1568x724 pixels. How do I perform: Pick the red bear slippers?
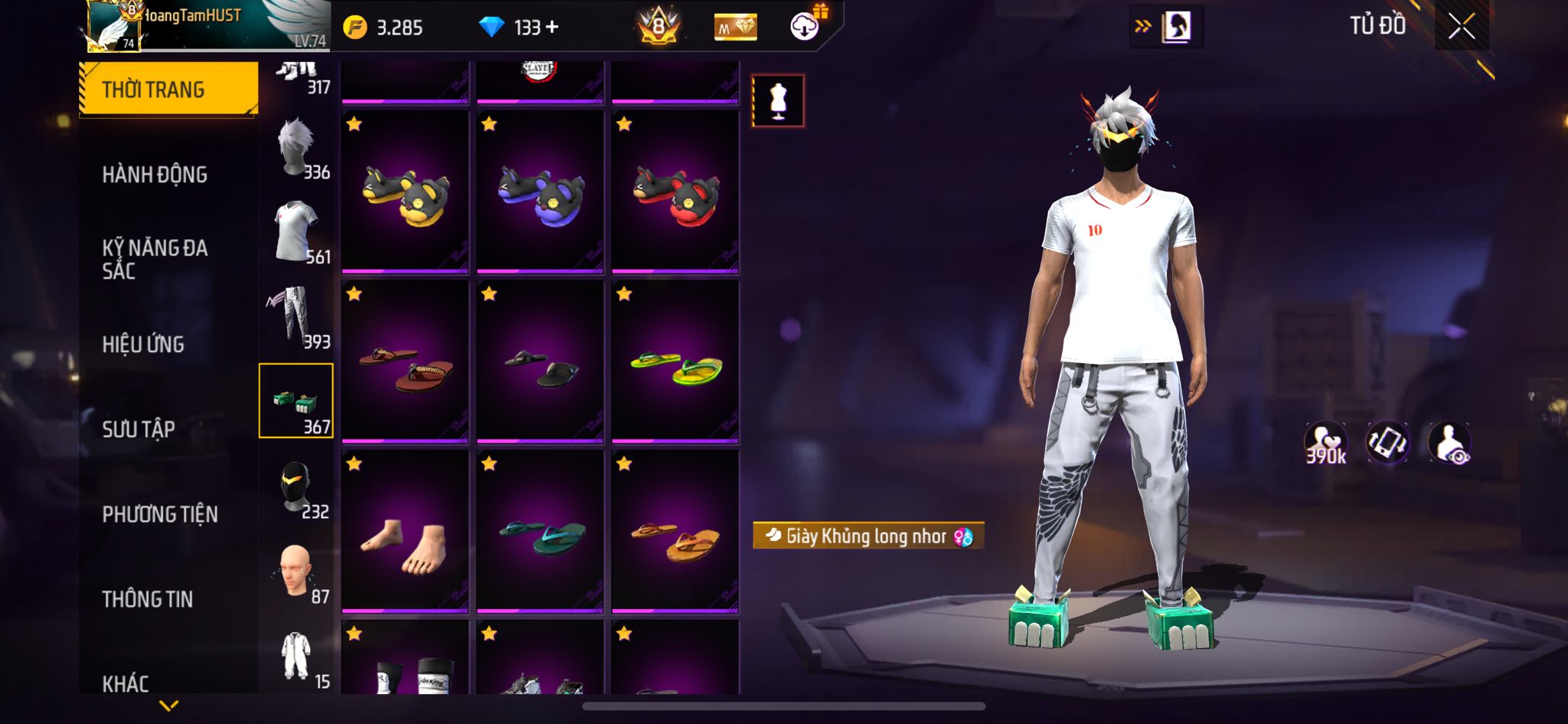point(675,192)
